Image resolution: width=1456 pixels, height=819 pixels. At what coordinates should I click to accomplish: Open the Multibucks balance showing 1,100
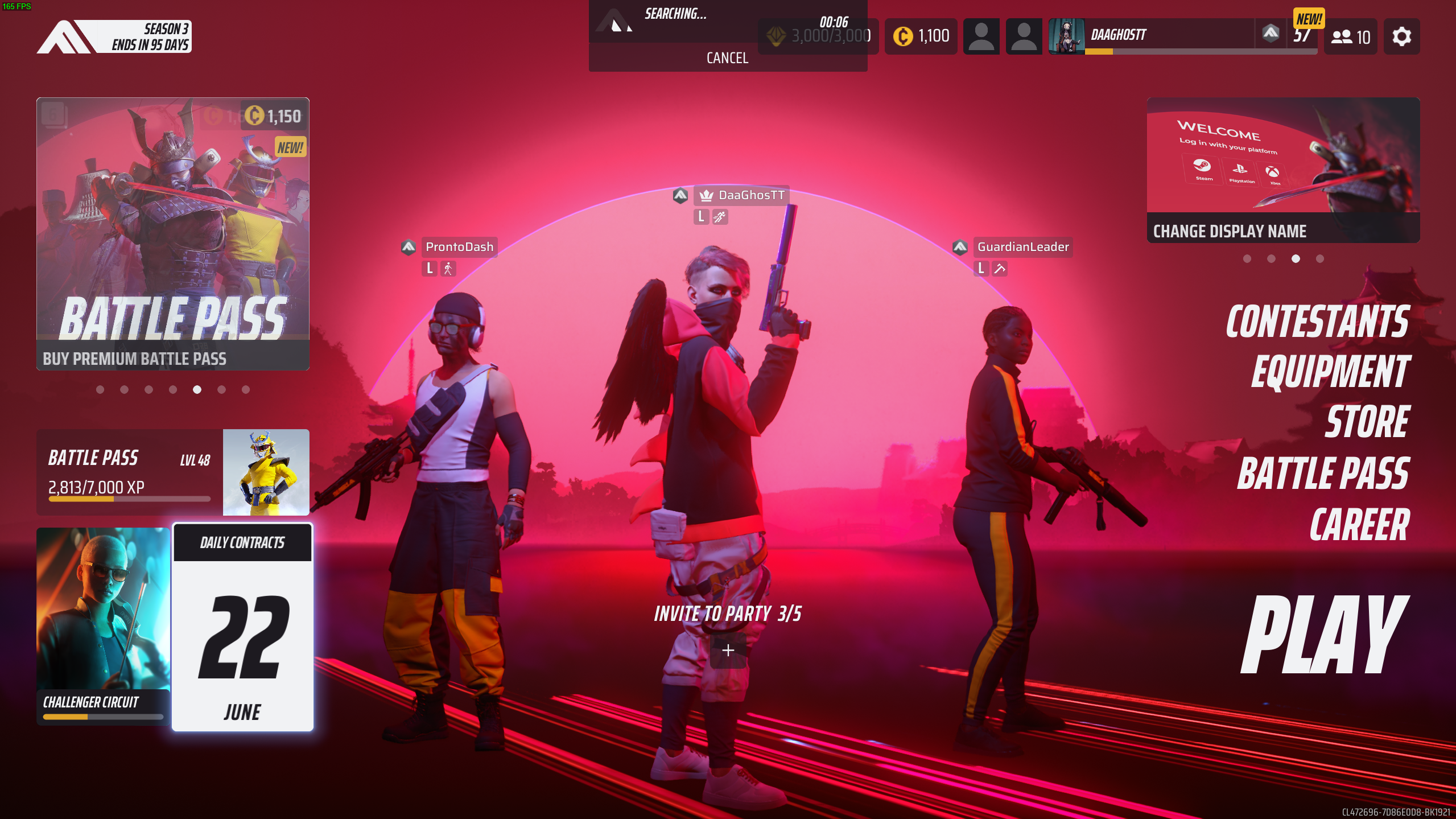pos(921,36)
